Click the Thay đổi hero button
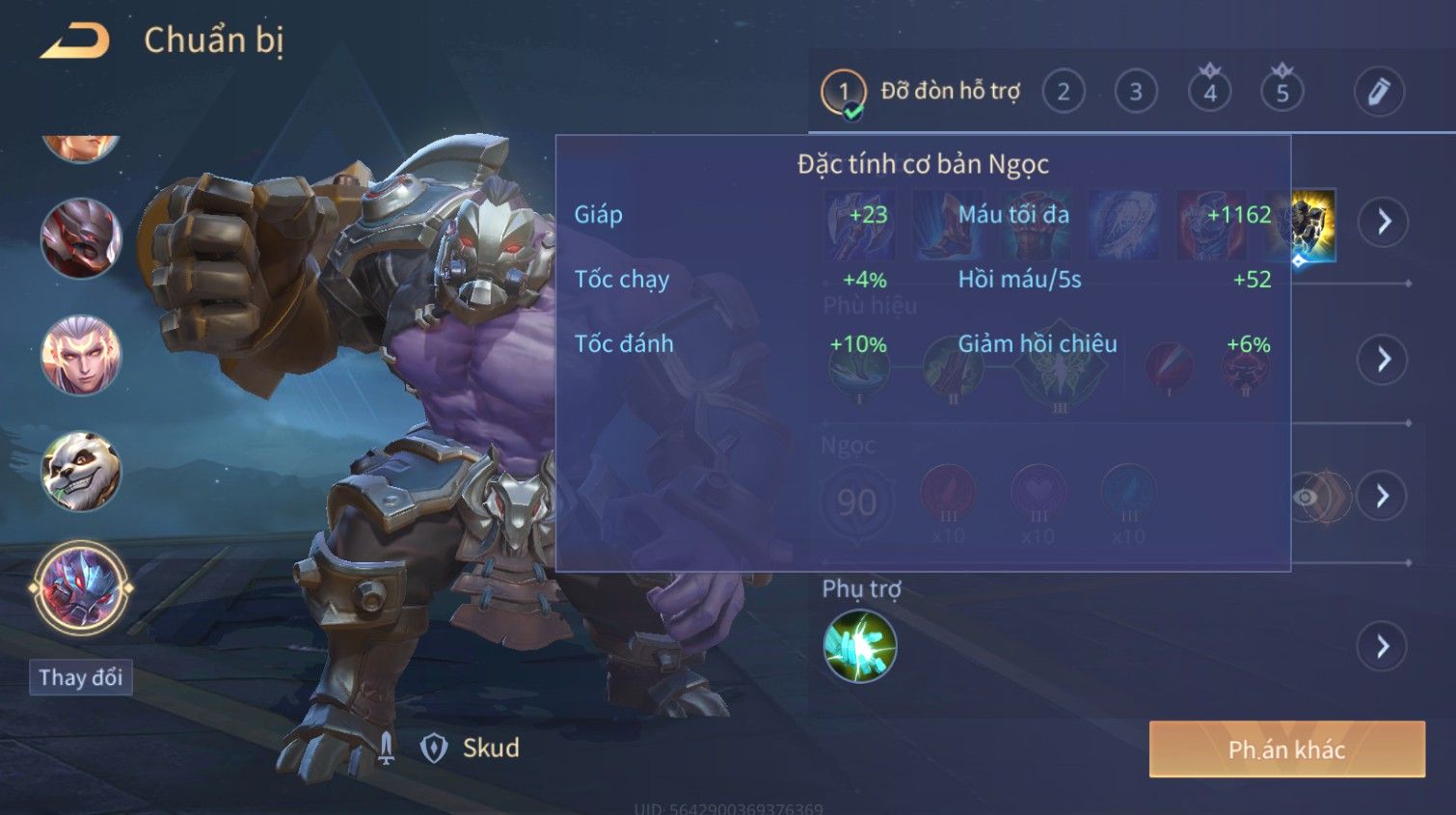 tap(81, 678)
